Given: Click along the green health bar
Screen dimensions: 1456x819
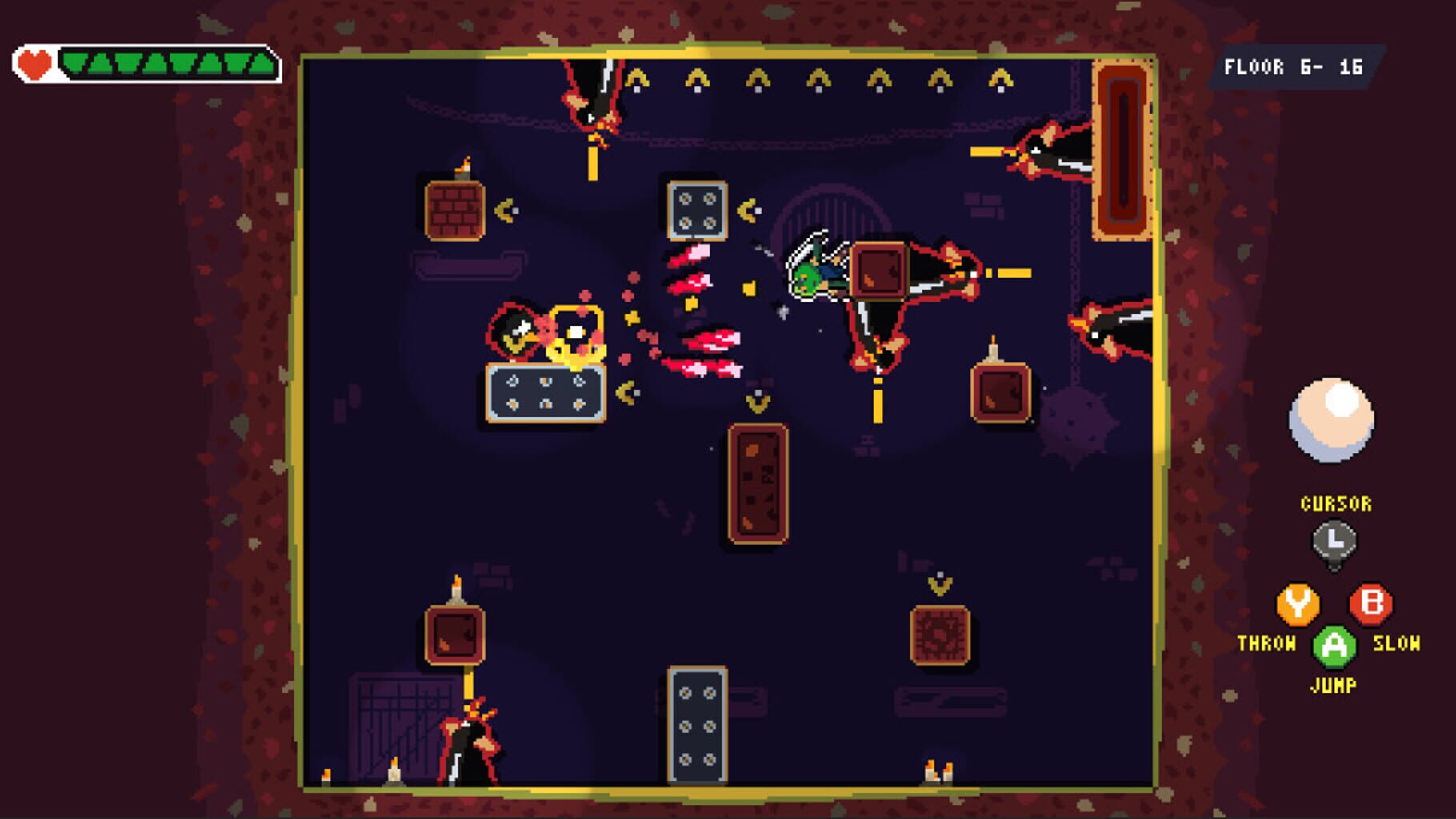Looking at the screenshot, I should [168, 62].
